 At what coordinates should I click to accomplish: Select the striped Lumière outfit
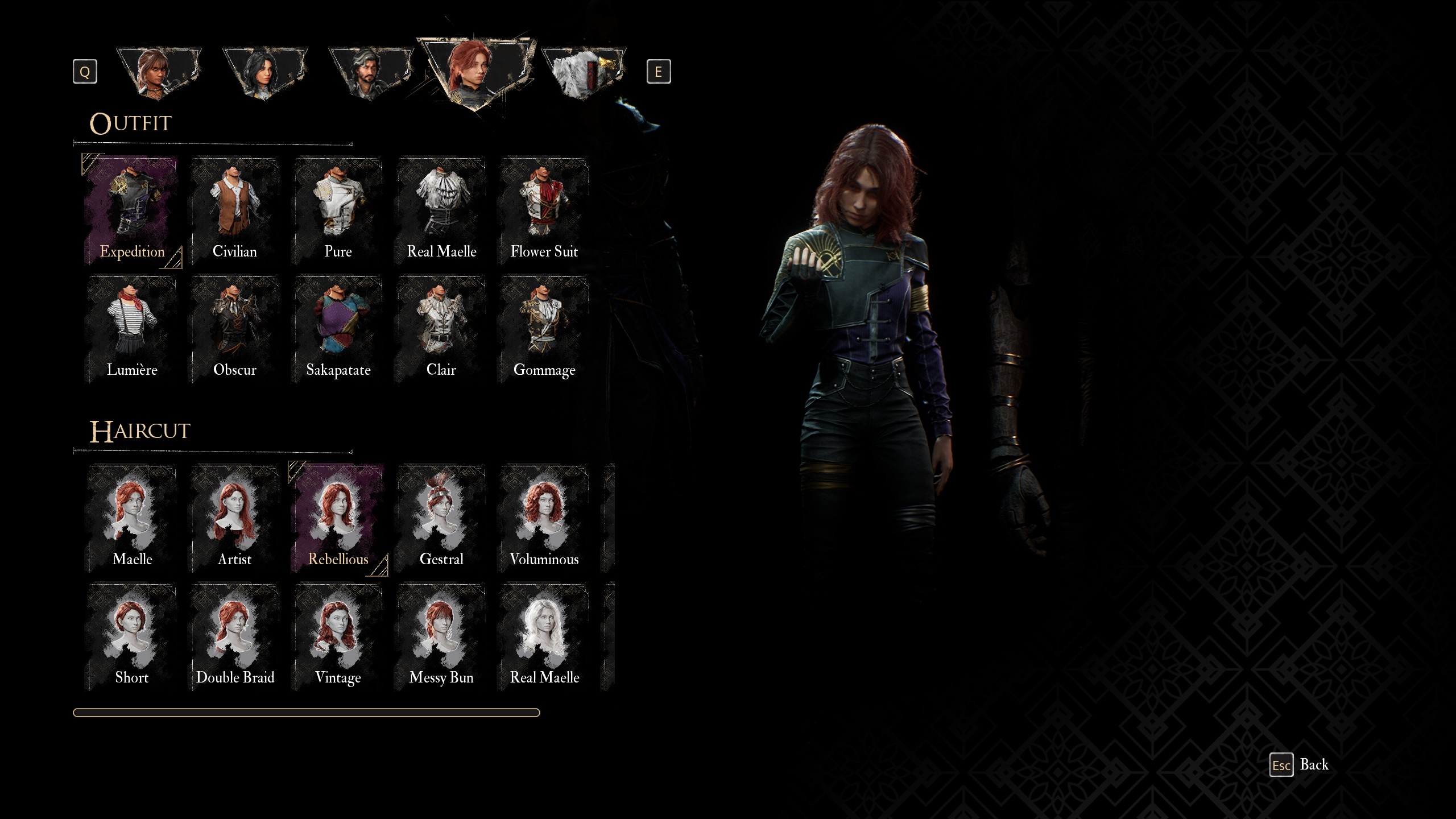point(132,329)
